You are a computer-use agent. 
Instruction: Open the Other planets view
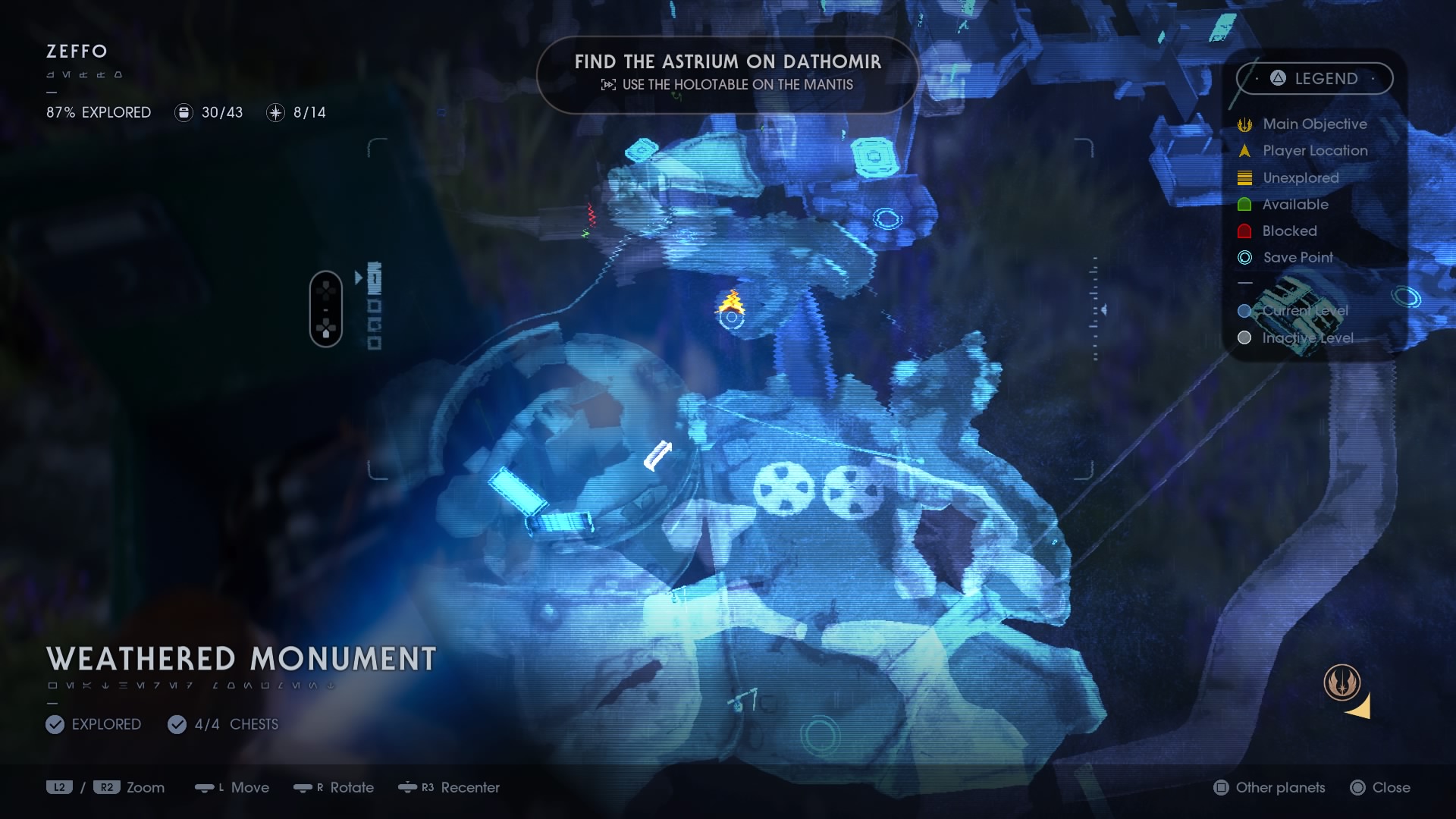pos(1269,787)
